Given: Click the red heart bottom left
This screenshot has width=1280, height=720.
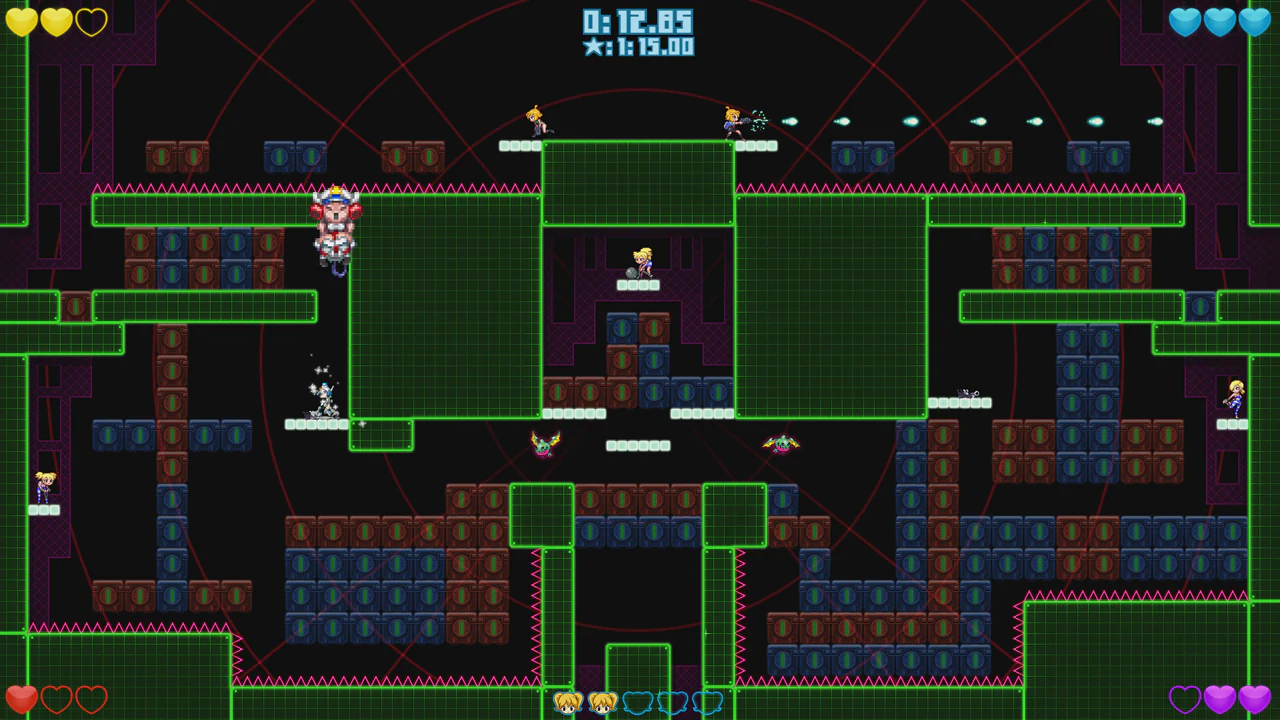Looking at the screenshot, I should [x=22, y=698].
